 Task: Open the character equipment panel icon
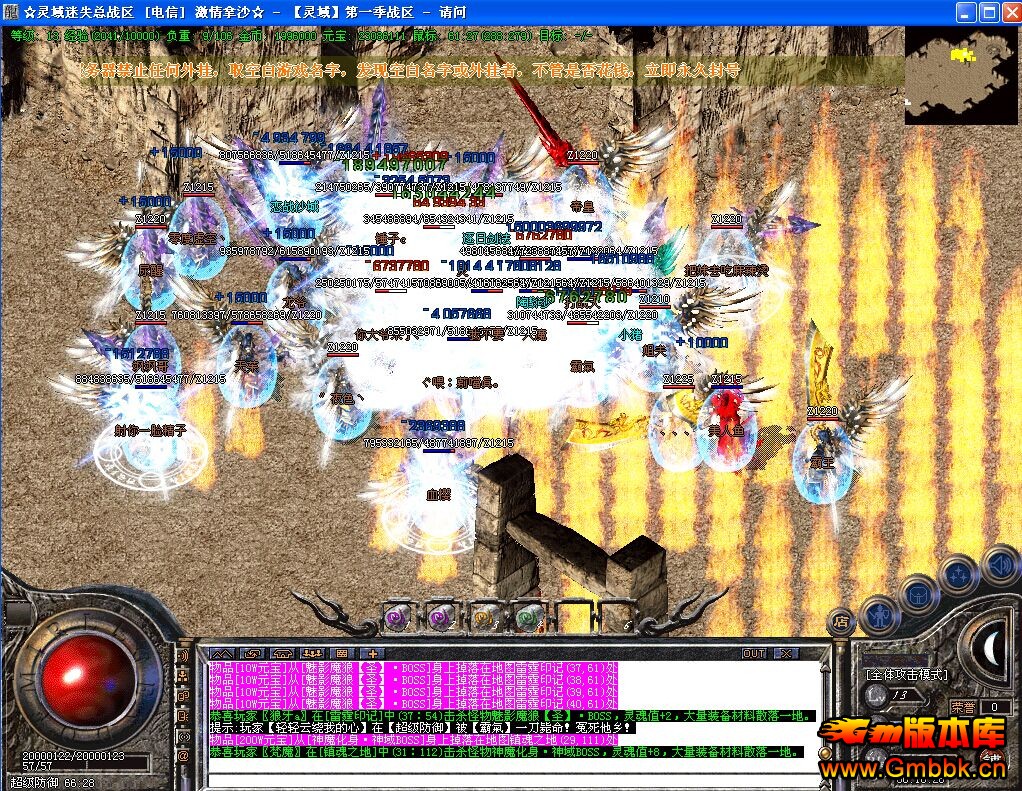point(877,613)
